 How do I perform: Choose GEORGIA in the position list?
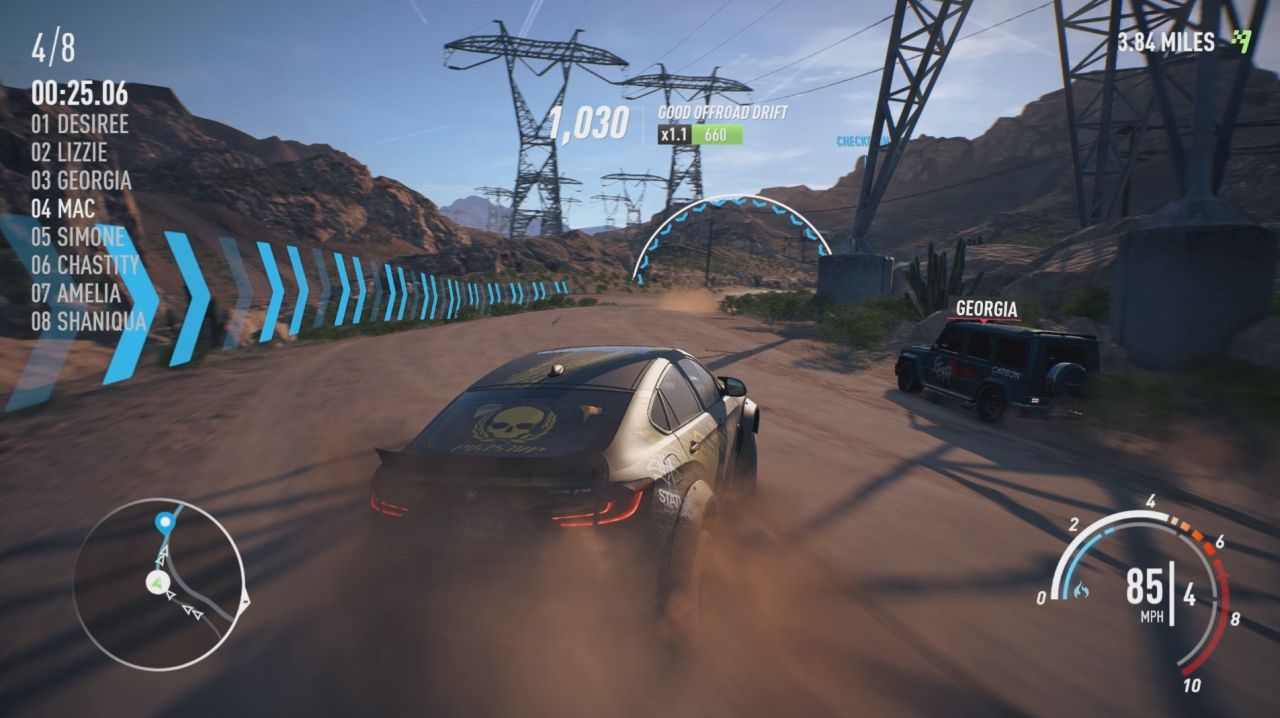tap(81, 180)
